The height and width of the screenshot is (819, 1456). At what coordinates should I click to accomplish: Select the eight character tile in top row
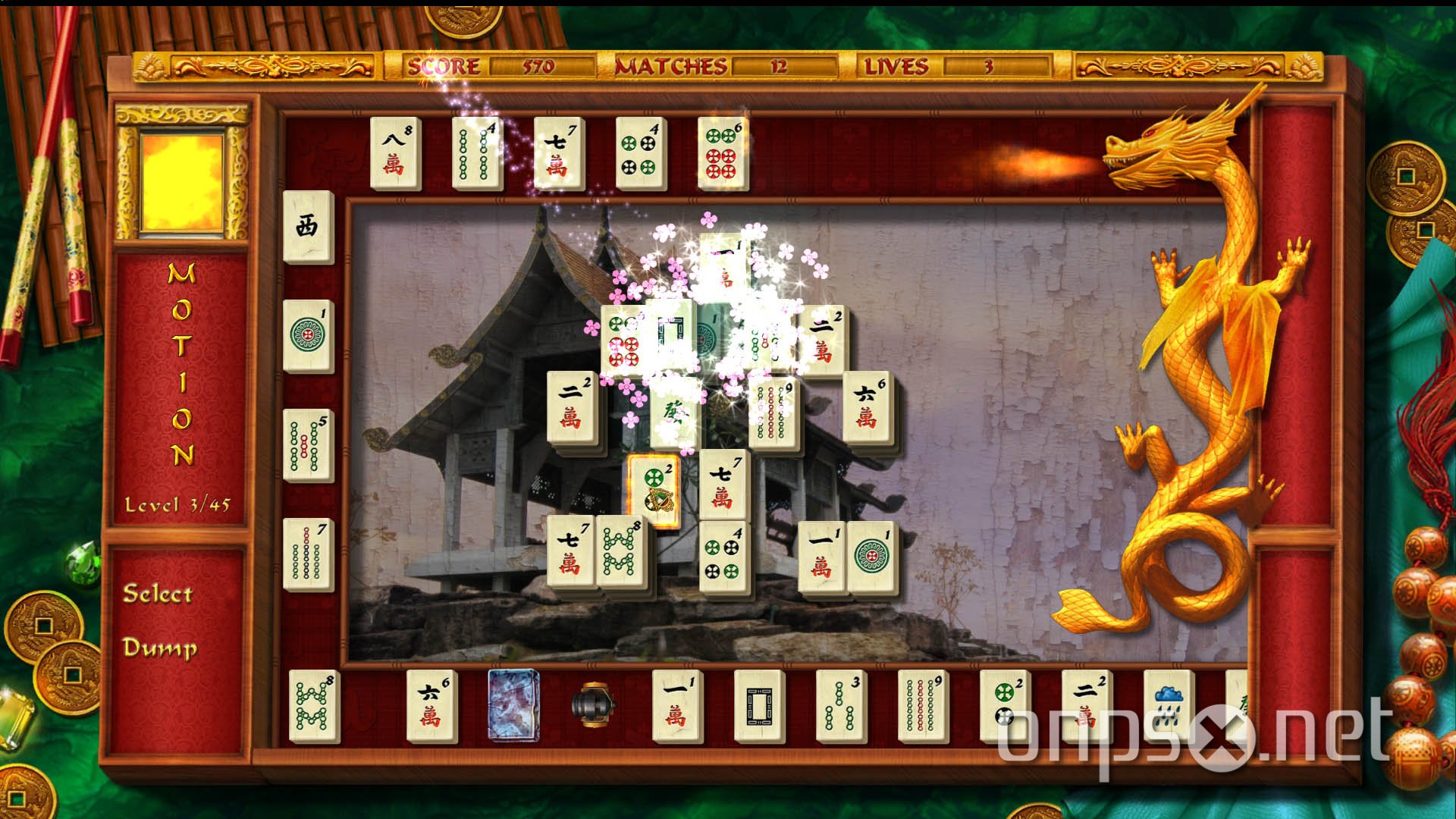pyautogui.click(x=394, y=152)
